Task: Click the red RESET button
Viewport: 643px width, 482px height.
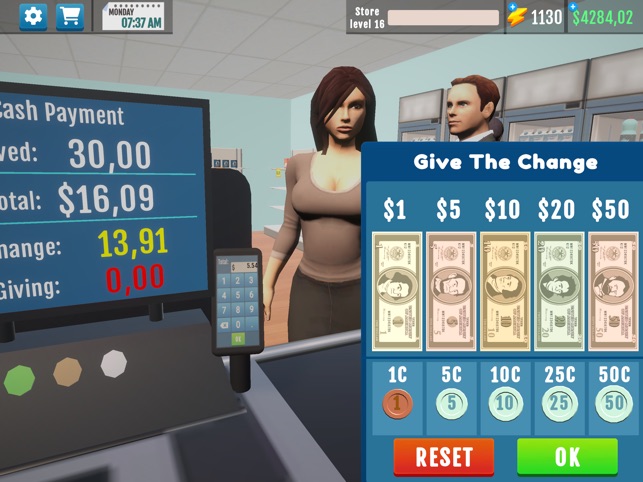Action: tap(443, 457)
